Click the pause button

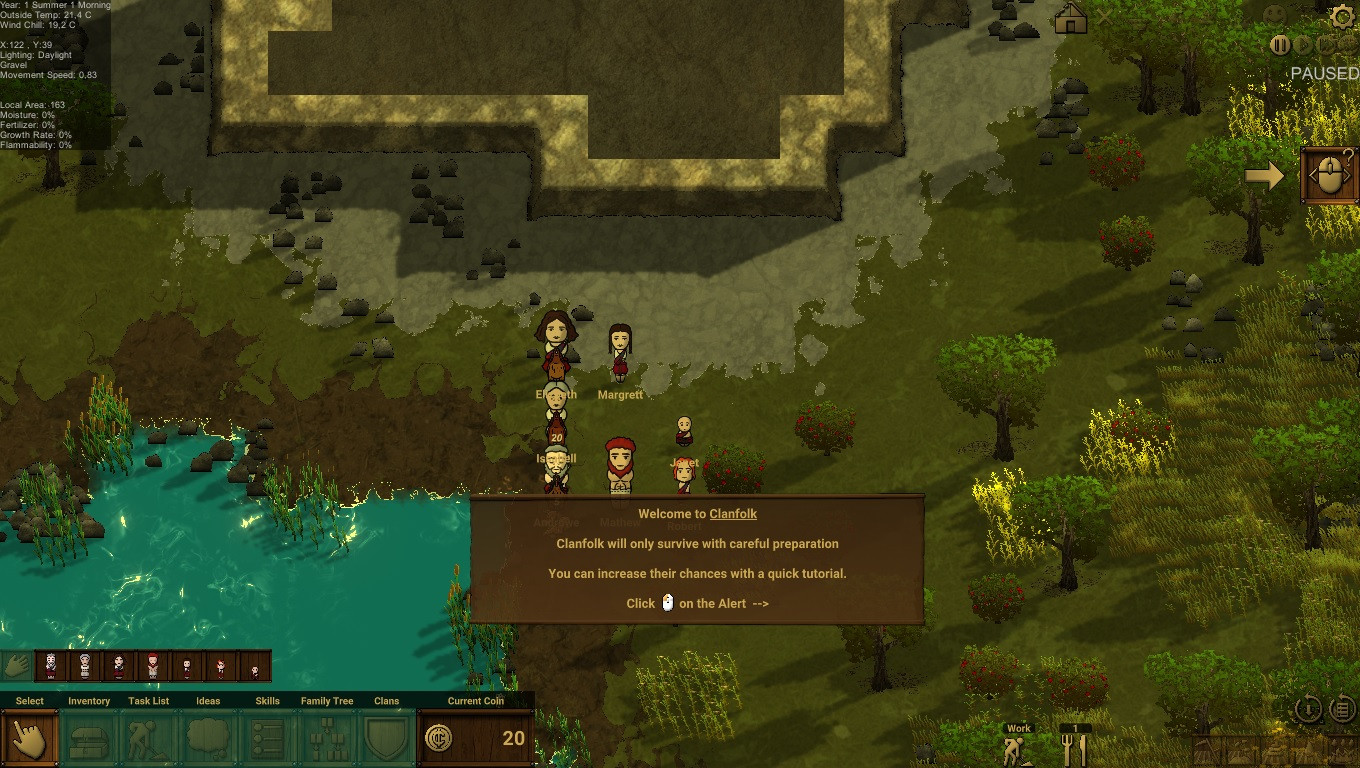point(1280,45)
